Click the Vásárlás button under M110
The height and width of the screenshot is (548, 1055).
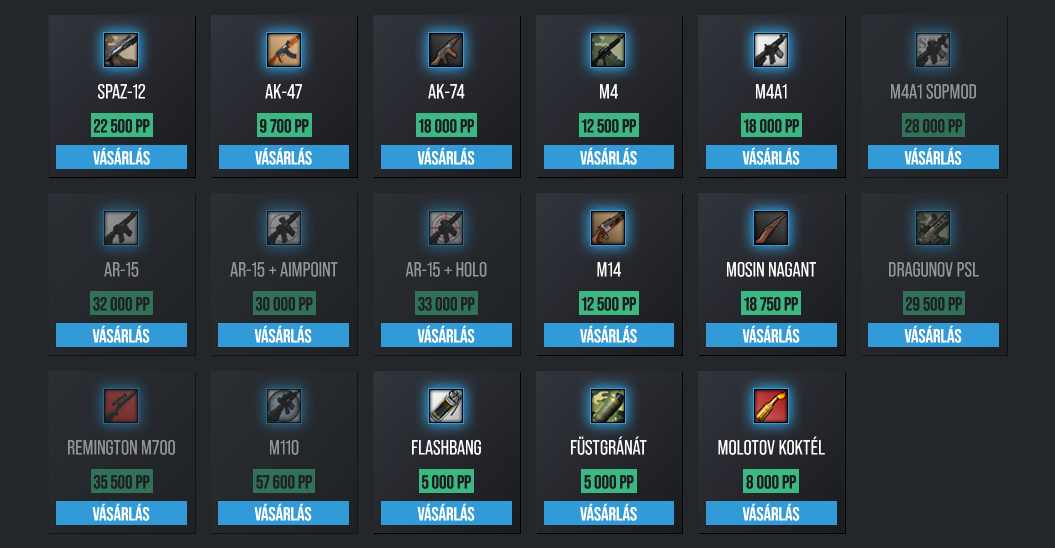coord(283,513)
